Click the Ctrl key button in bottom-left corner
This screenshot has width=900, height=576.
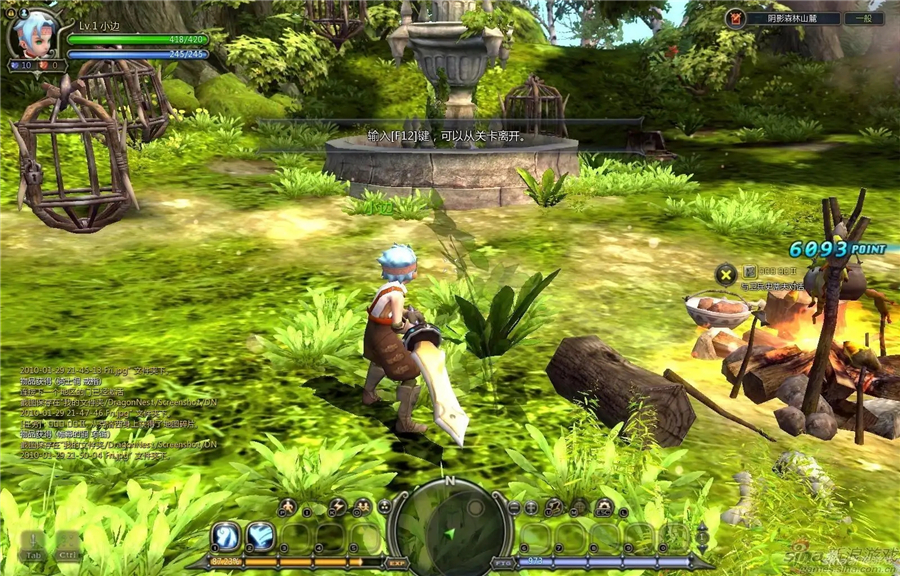pos(68,547)
